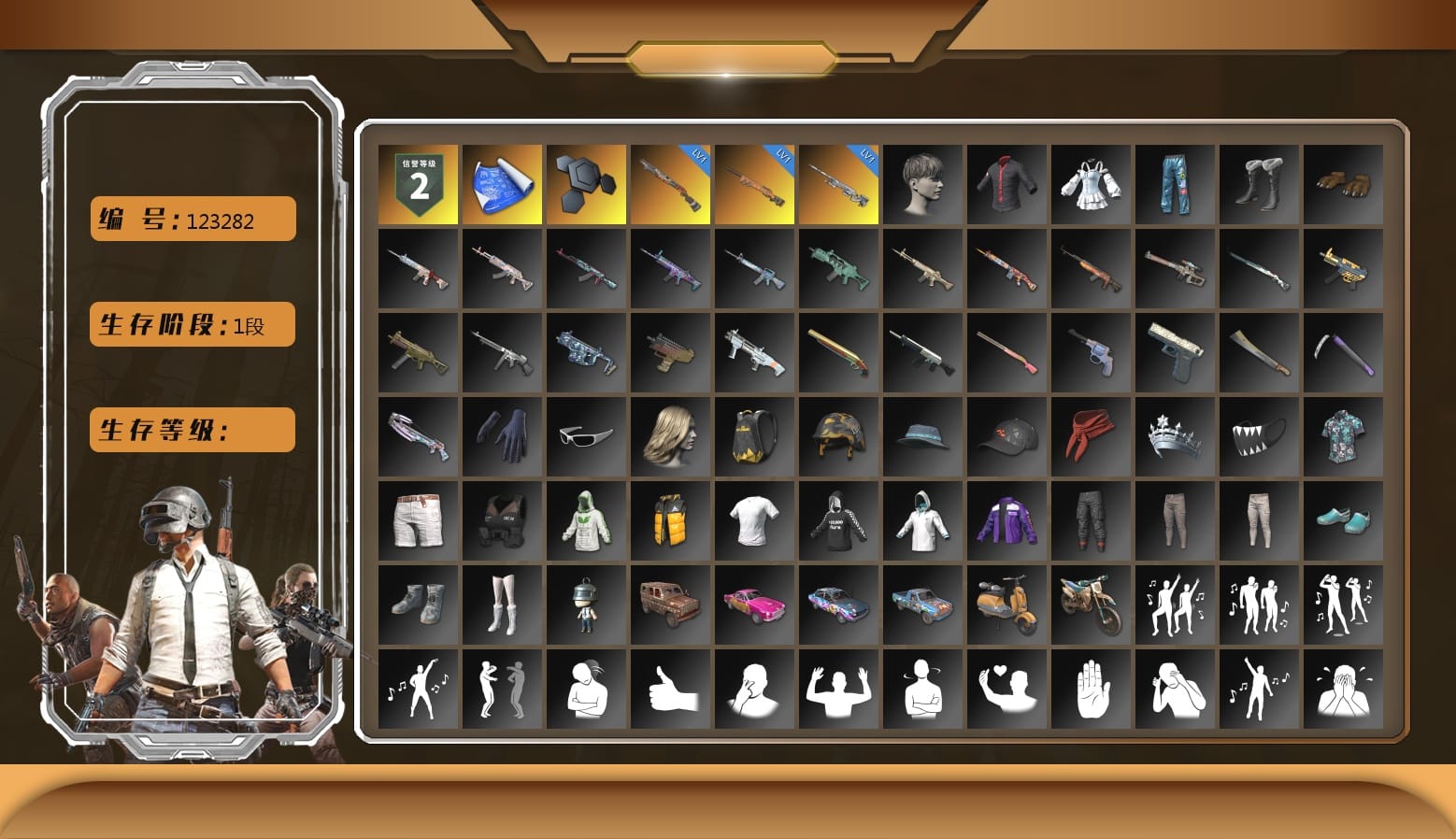The height and width of the screenshot is (839, 1456).
Task: Pick the short-haired head hairstyle slot
Action: coord(922,184)
